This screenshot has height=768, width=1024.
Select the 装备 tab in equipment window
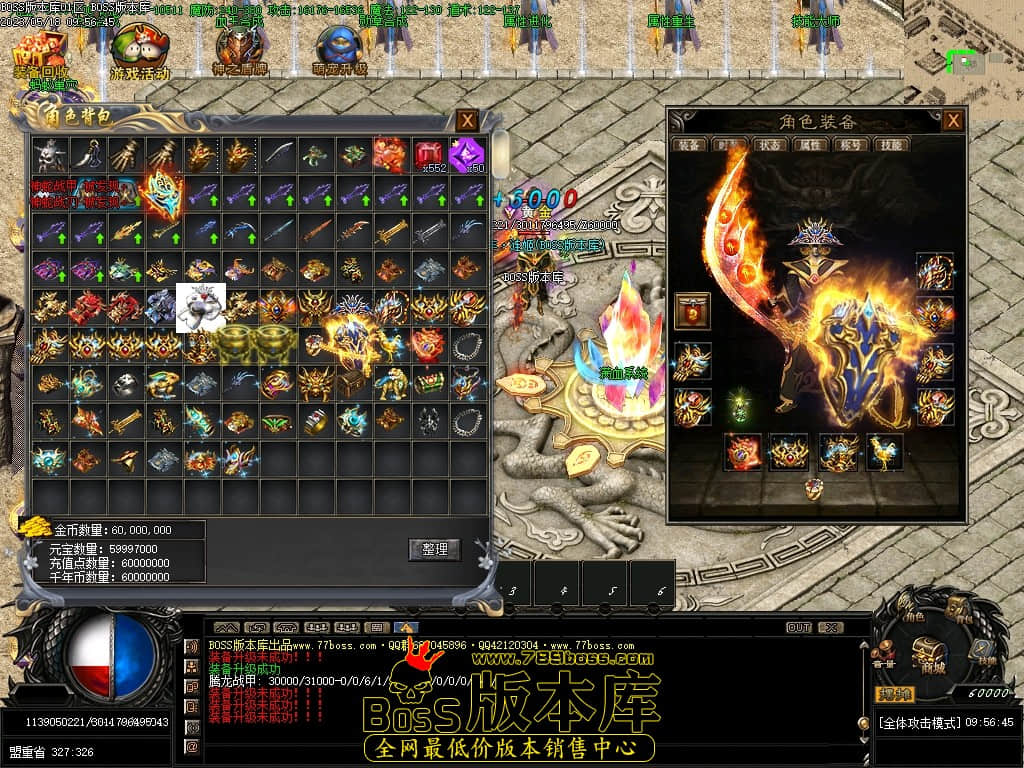[690, 145]
